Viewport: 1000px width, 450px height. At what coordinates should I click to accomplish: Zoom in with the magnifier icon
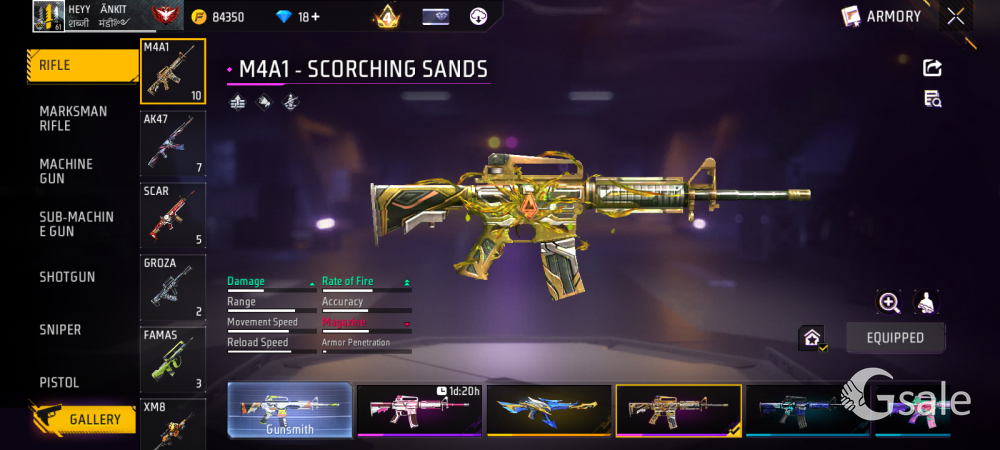tap(889, 302)
